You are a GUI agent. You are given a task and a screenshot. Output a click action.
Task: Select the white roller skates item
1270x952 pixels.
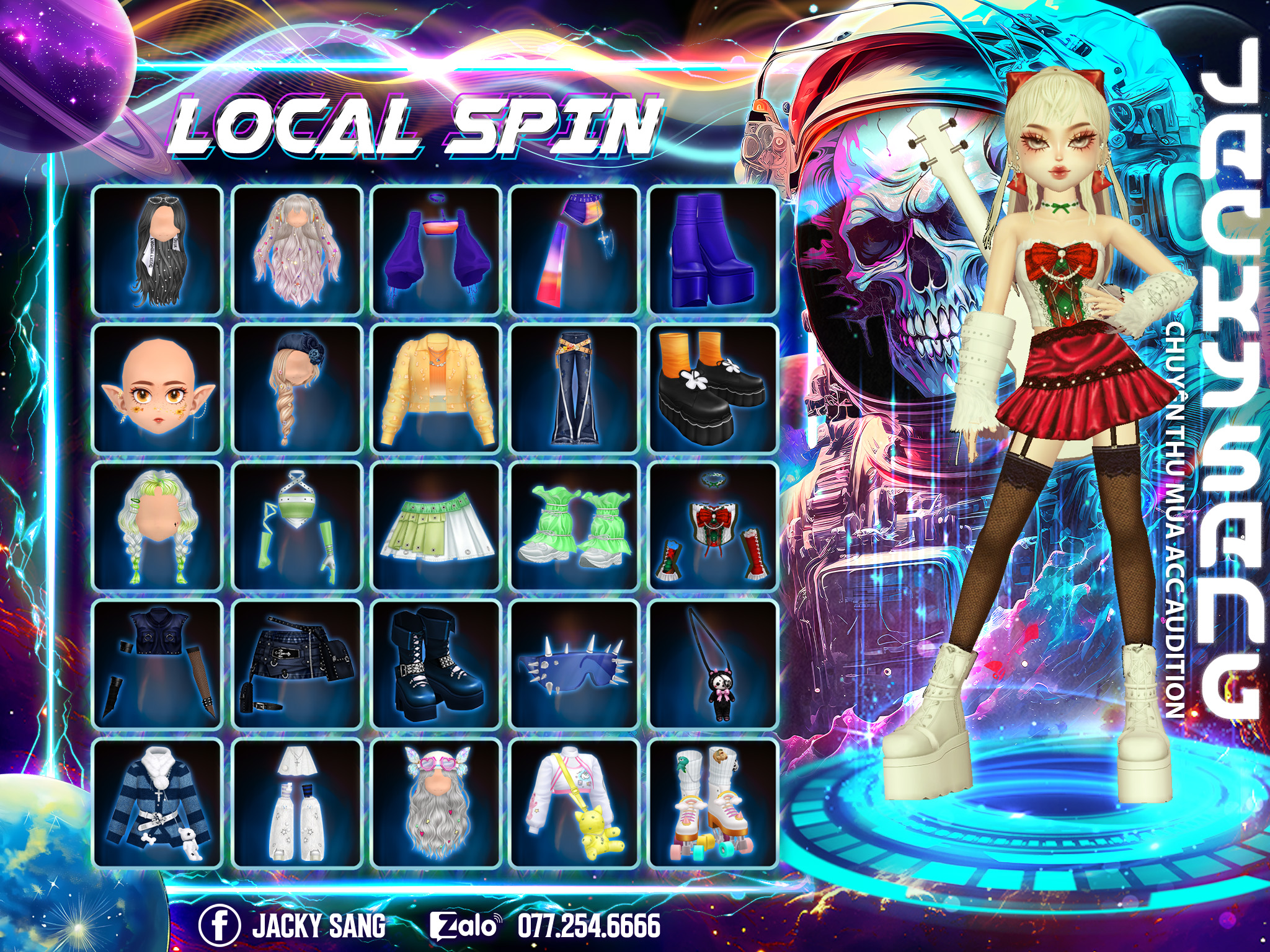coord(713,803)
